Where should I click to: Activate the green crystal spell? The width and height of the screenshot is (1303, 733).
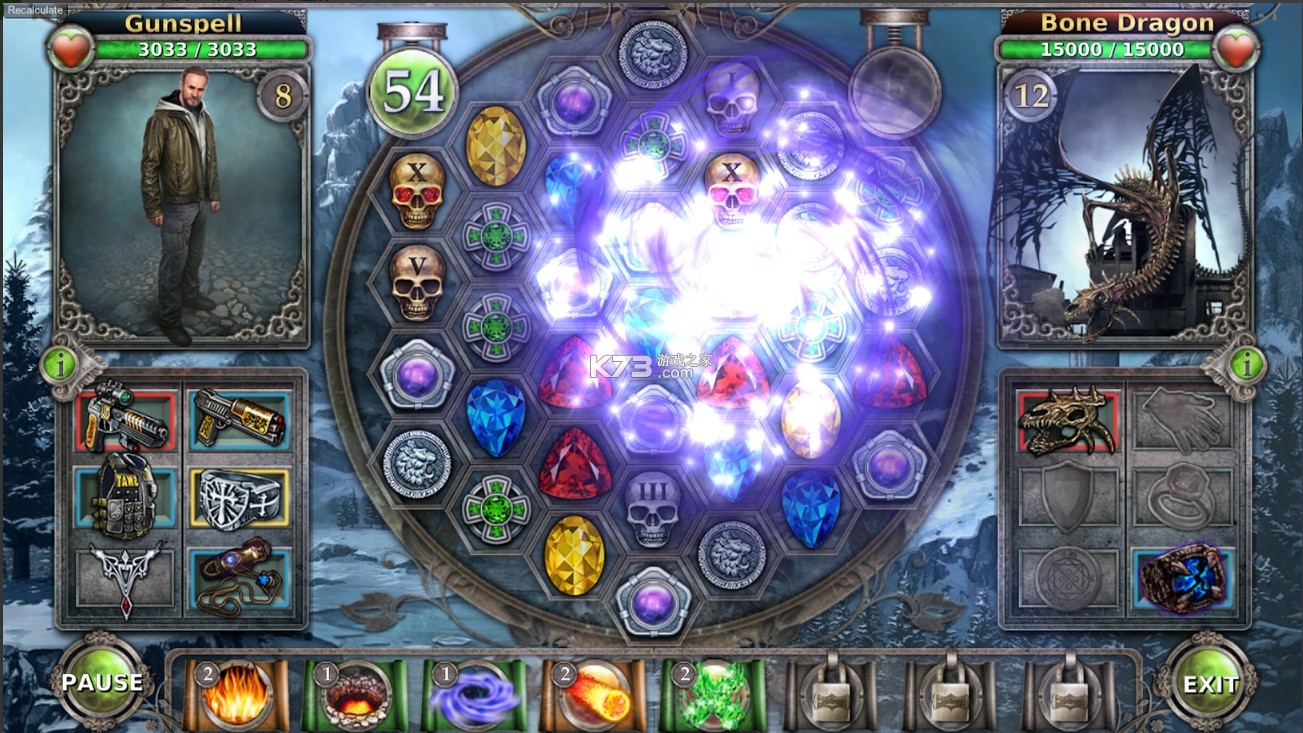tap(712, 695)
